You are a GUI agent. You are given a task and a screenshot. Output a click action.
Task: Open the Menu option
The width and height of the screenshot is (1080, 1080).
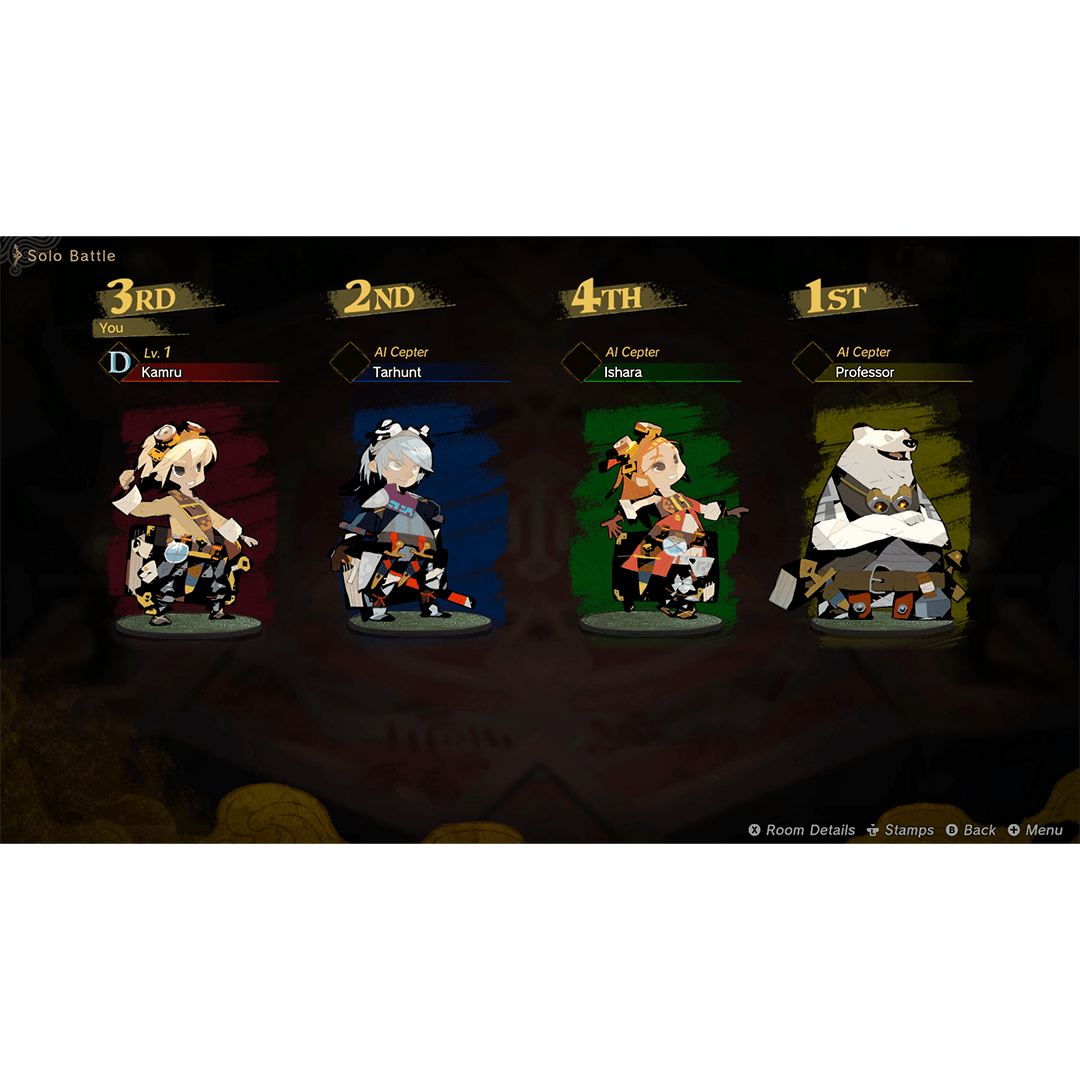click(x=1035, y=830)
